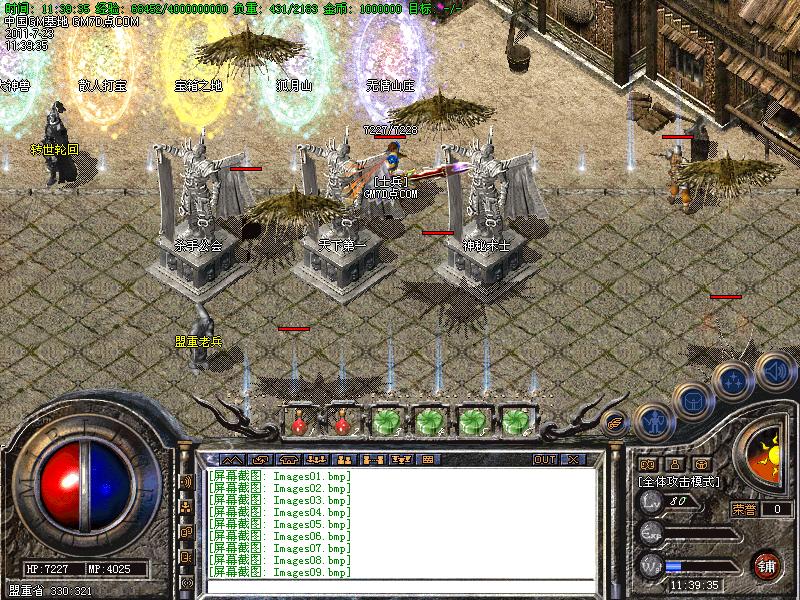Click the grid icon on chat toolbar
The image size is (800, 600).
(x=427, y=459)
